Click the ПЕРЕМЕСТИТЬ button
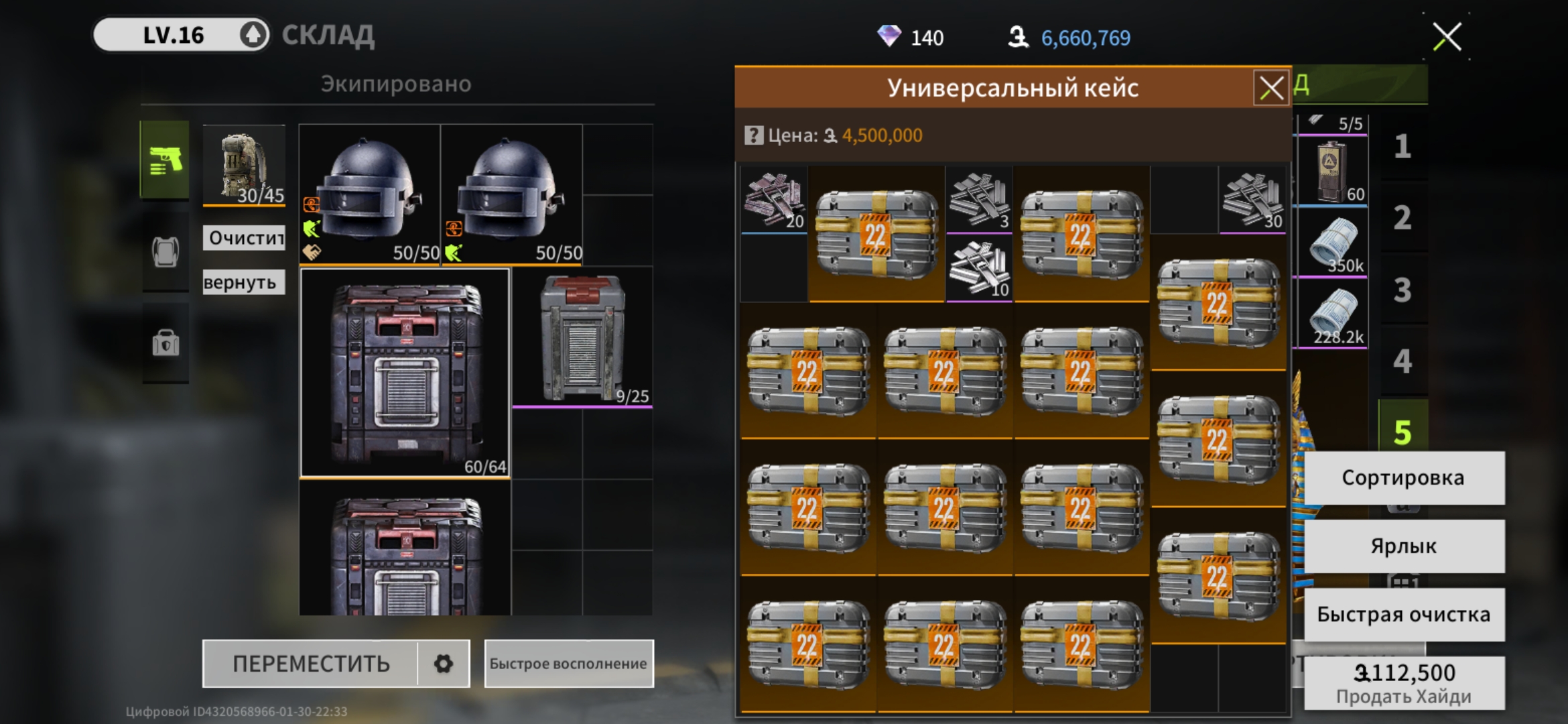 click(x=311, y=664)
